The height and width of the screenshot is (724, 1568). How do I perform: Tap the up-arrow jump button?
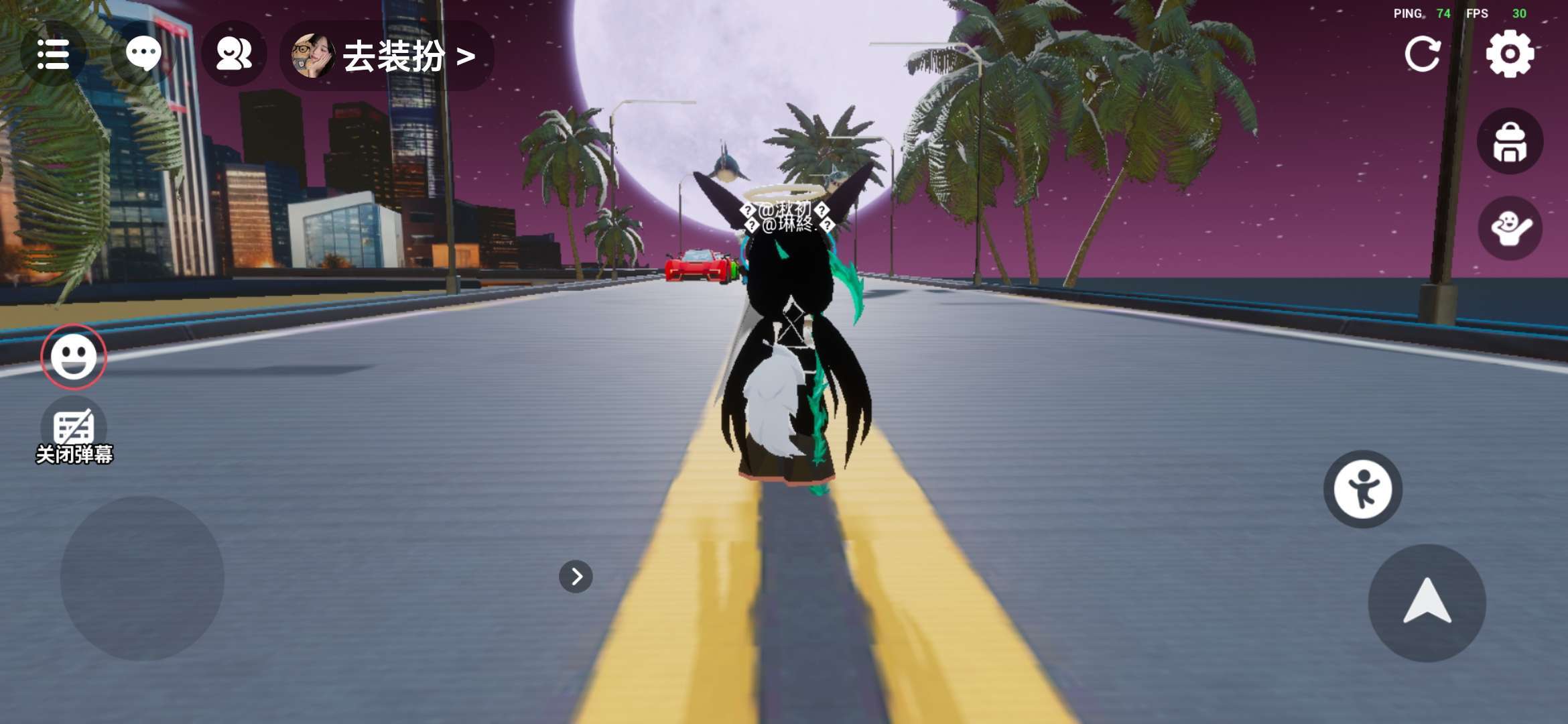pyautogui.click(x=1427, y=603)
